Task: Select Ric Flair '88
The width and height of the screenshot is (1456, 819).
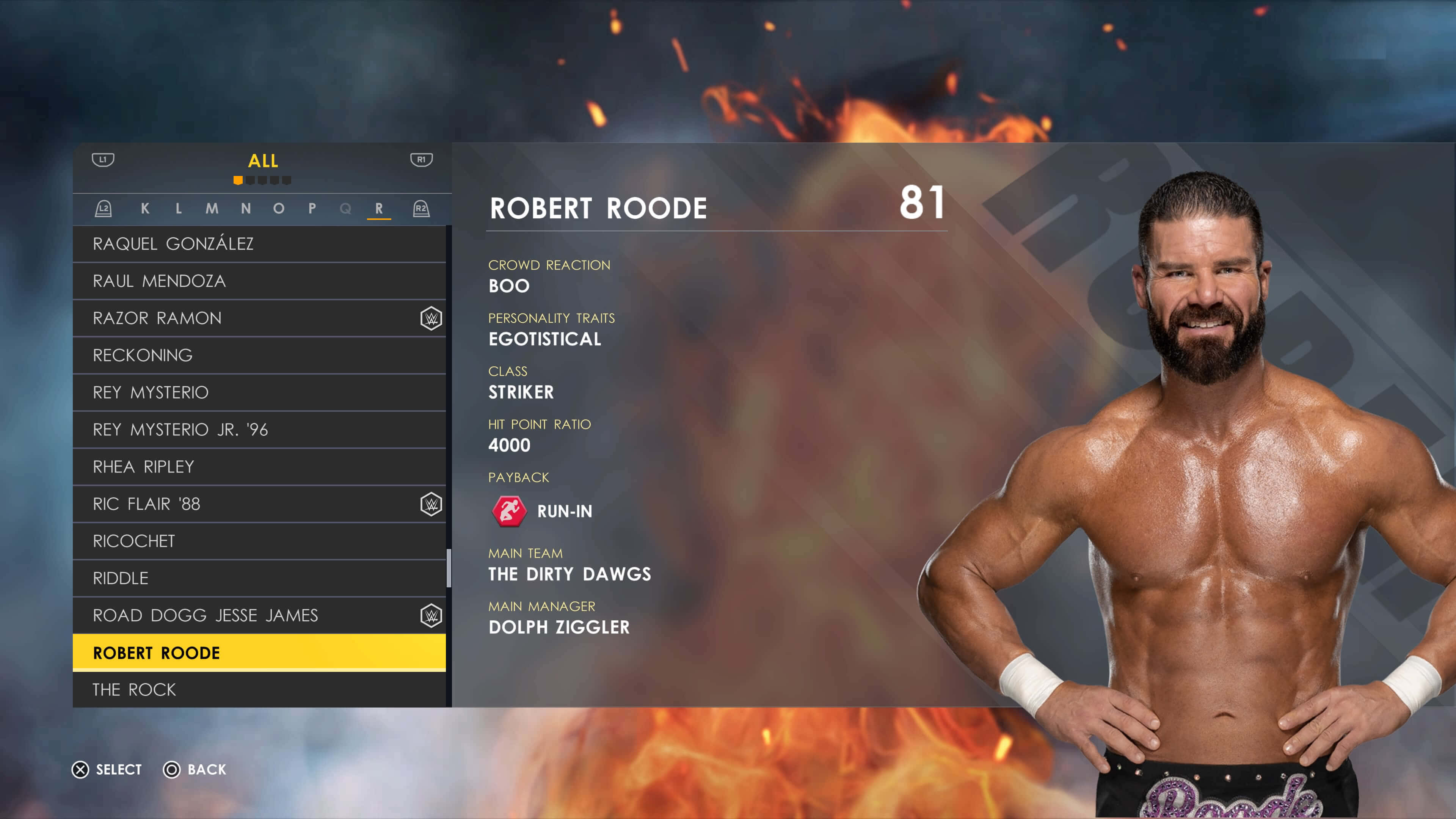Action: coord(259,504)
